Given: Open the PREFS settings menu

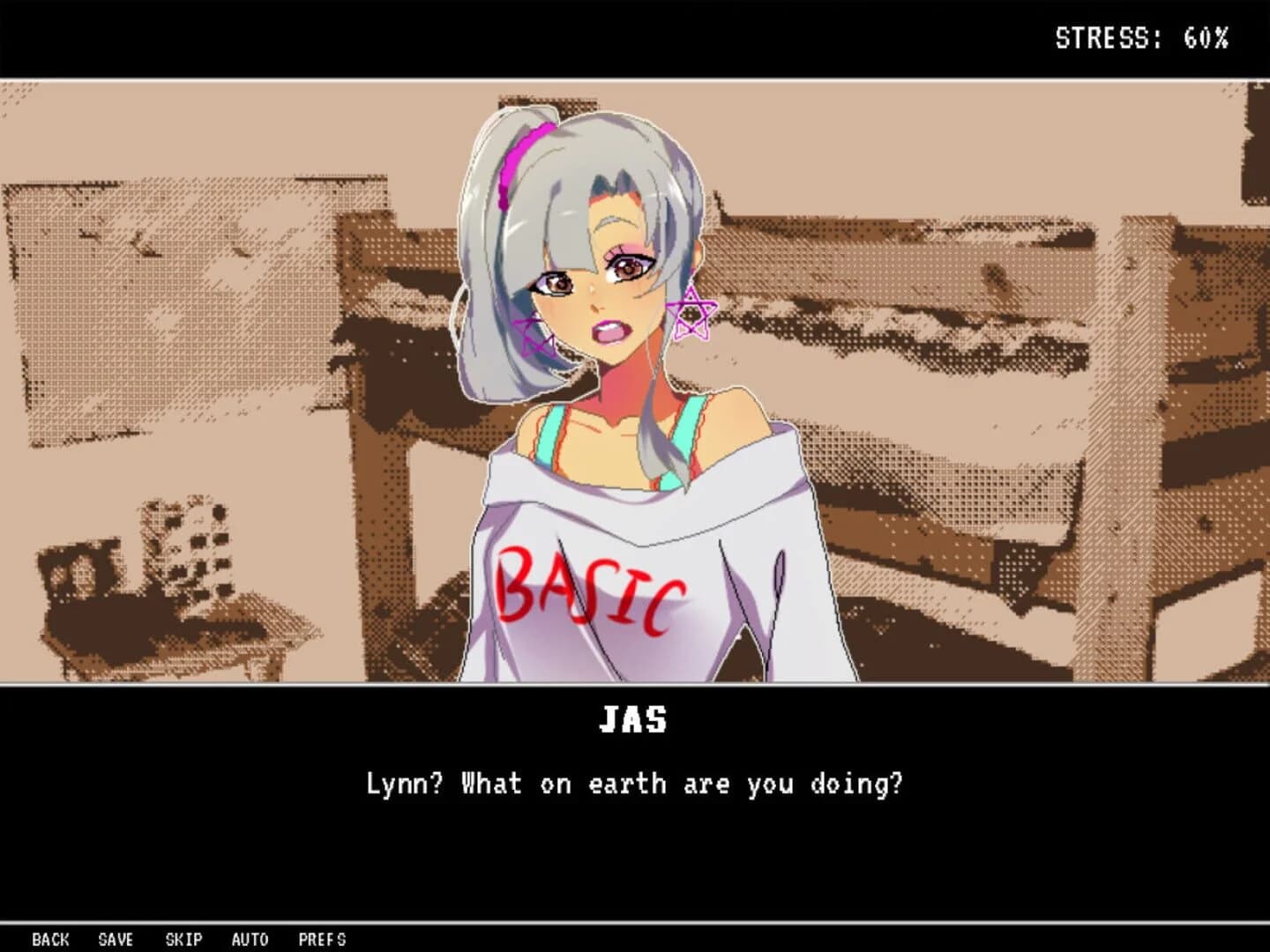Looking at the screenshot, I should [323, 940].
